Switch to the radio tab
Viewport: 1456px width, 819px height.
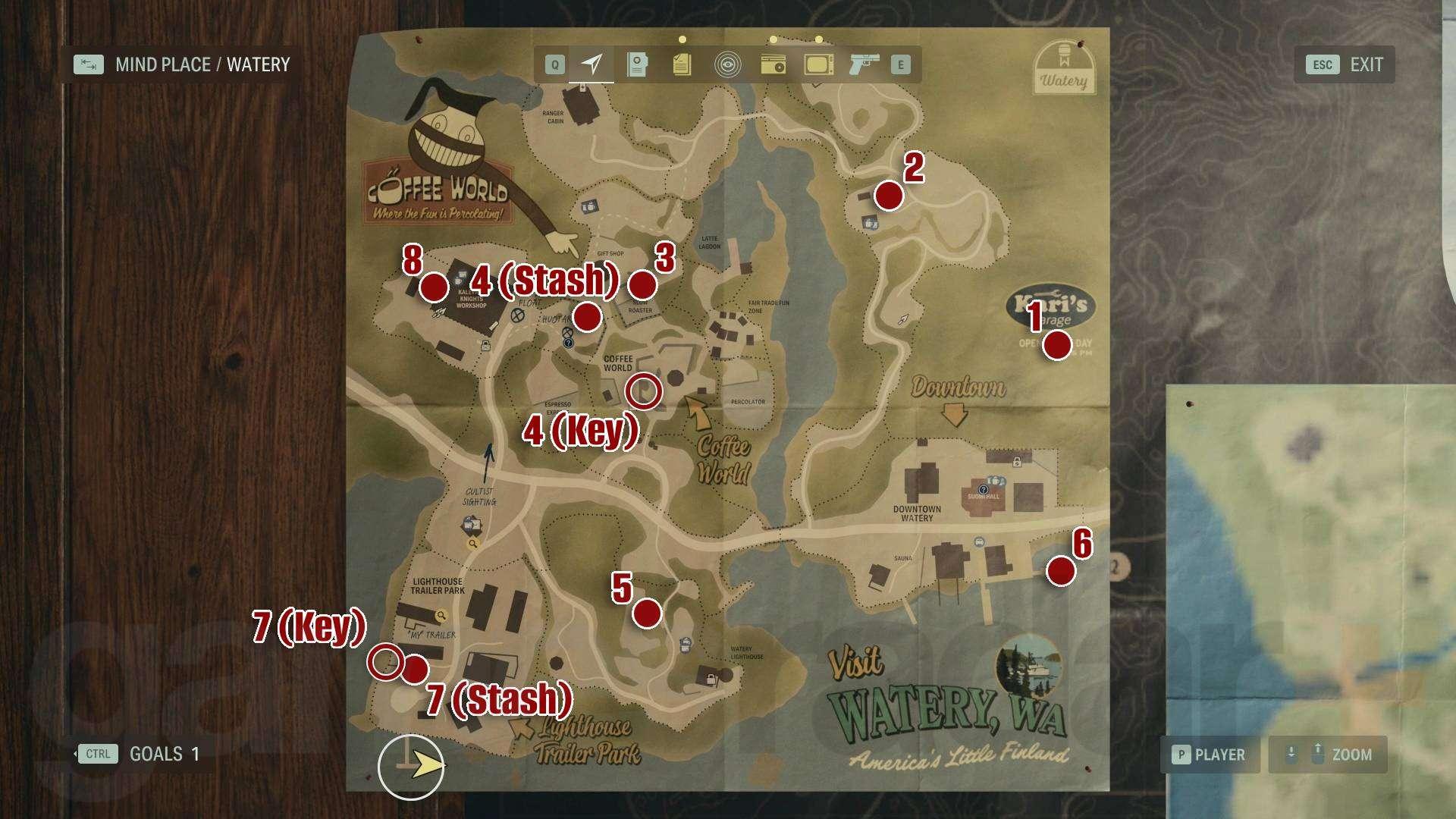[x=773, y=65]
